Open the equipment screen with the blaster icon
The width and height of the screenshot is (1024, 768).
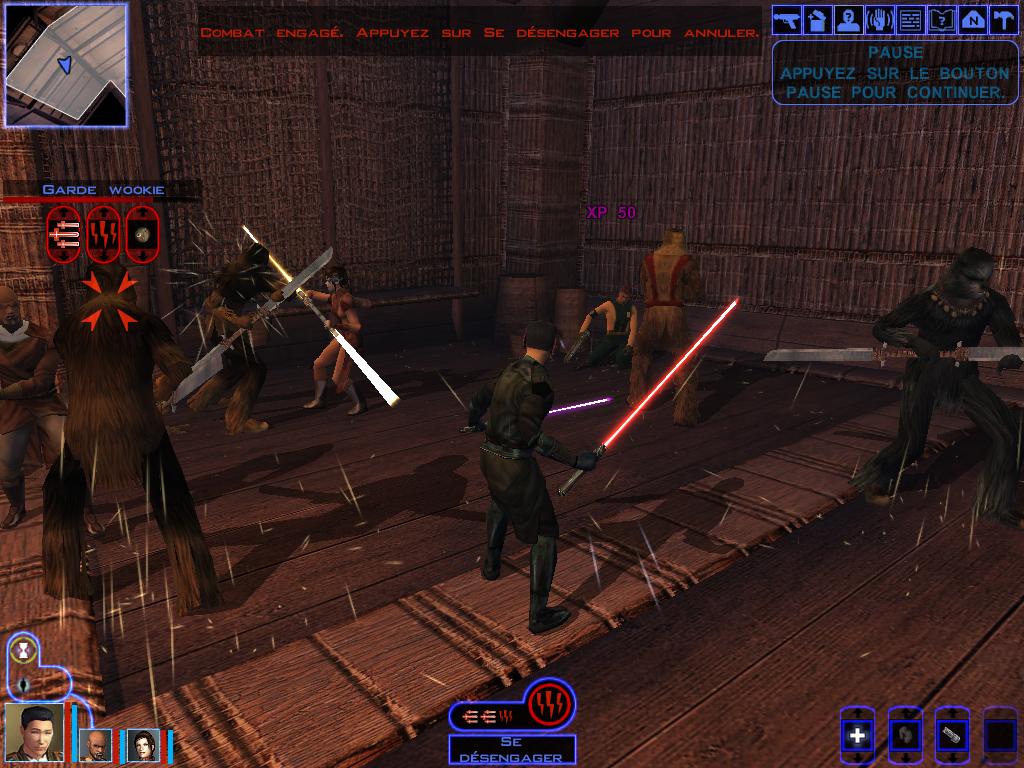pyautogui.click(x=787, y=19)
